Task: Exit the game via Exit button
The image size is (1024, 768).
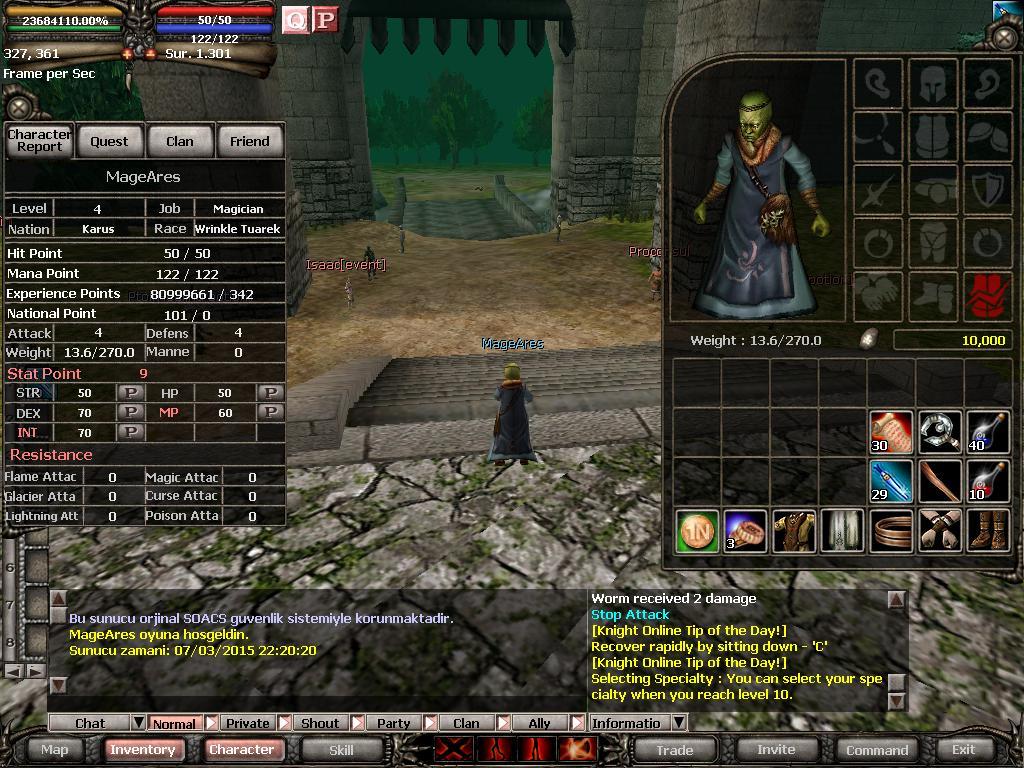Action: click(x=963, y=749)
